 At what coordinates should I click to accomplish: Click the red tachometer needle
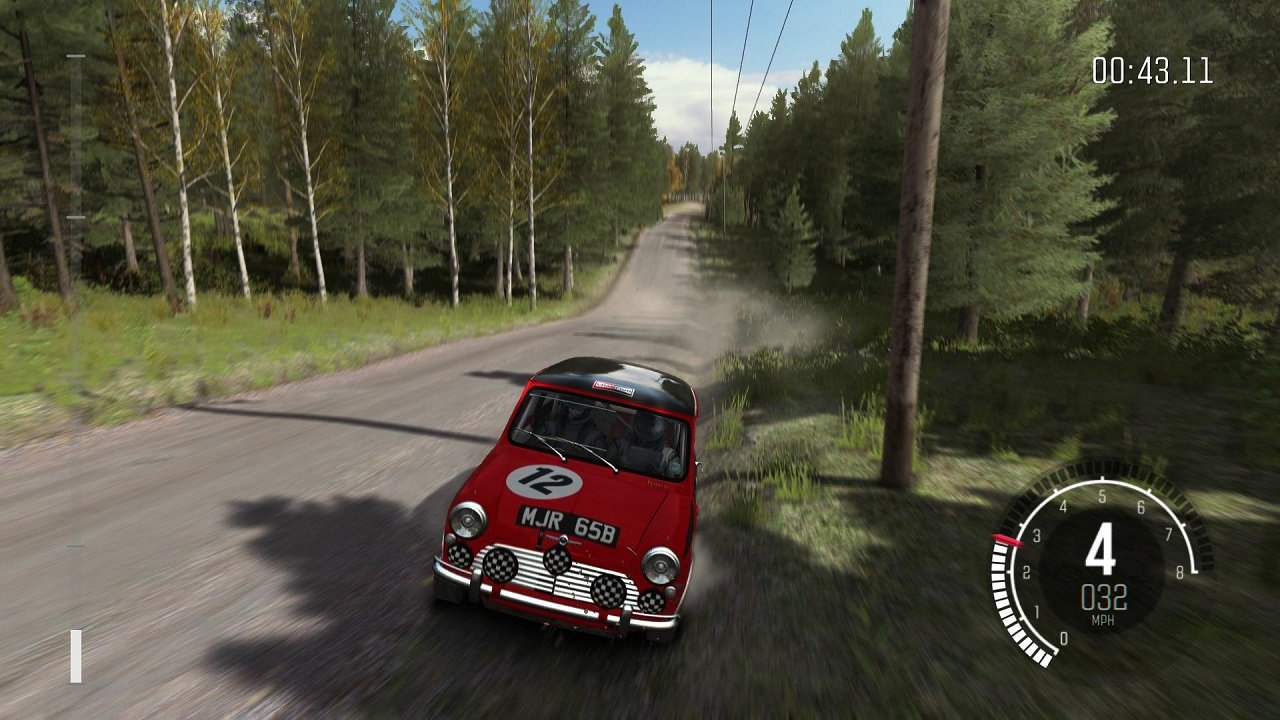point(1008,540)
